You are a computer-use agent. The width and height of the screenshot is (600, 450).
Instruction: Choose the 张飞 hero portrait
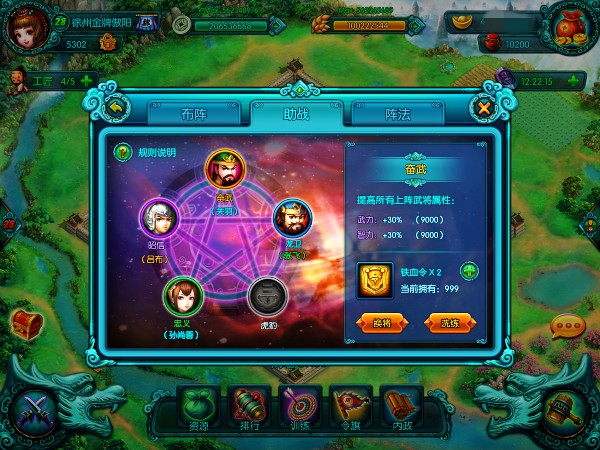pos(292,217)
